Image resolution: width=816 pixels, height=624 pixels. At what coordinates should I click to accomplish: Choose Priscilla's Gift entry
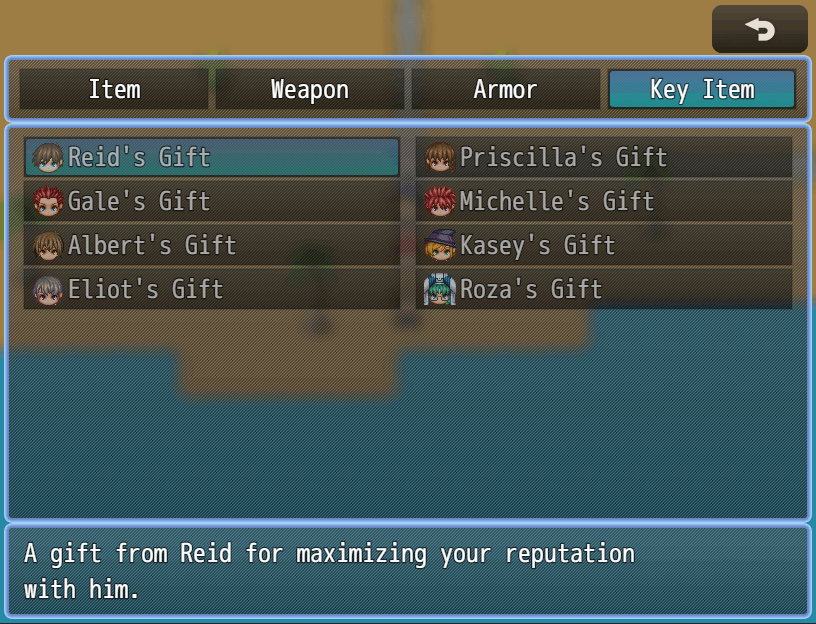coord(604,157)
